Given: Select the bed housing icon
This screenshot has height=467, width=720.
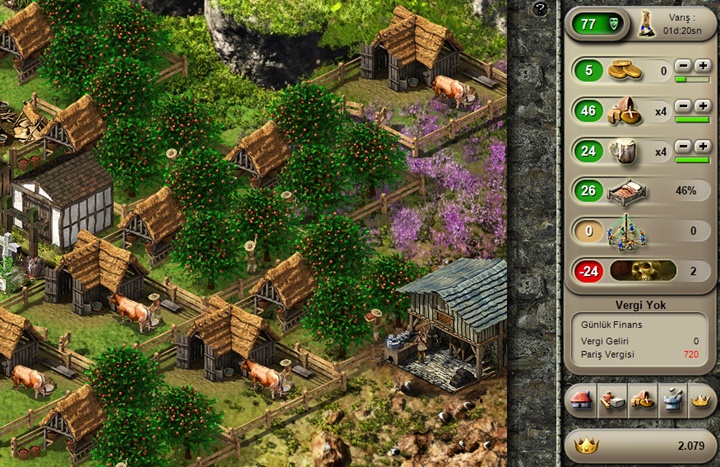Looking at the screenshot, I should [626, 191].
